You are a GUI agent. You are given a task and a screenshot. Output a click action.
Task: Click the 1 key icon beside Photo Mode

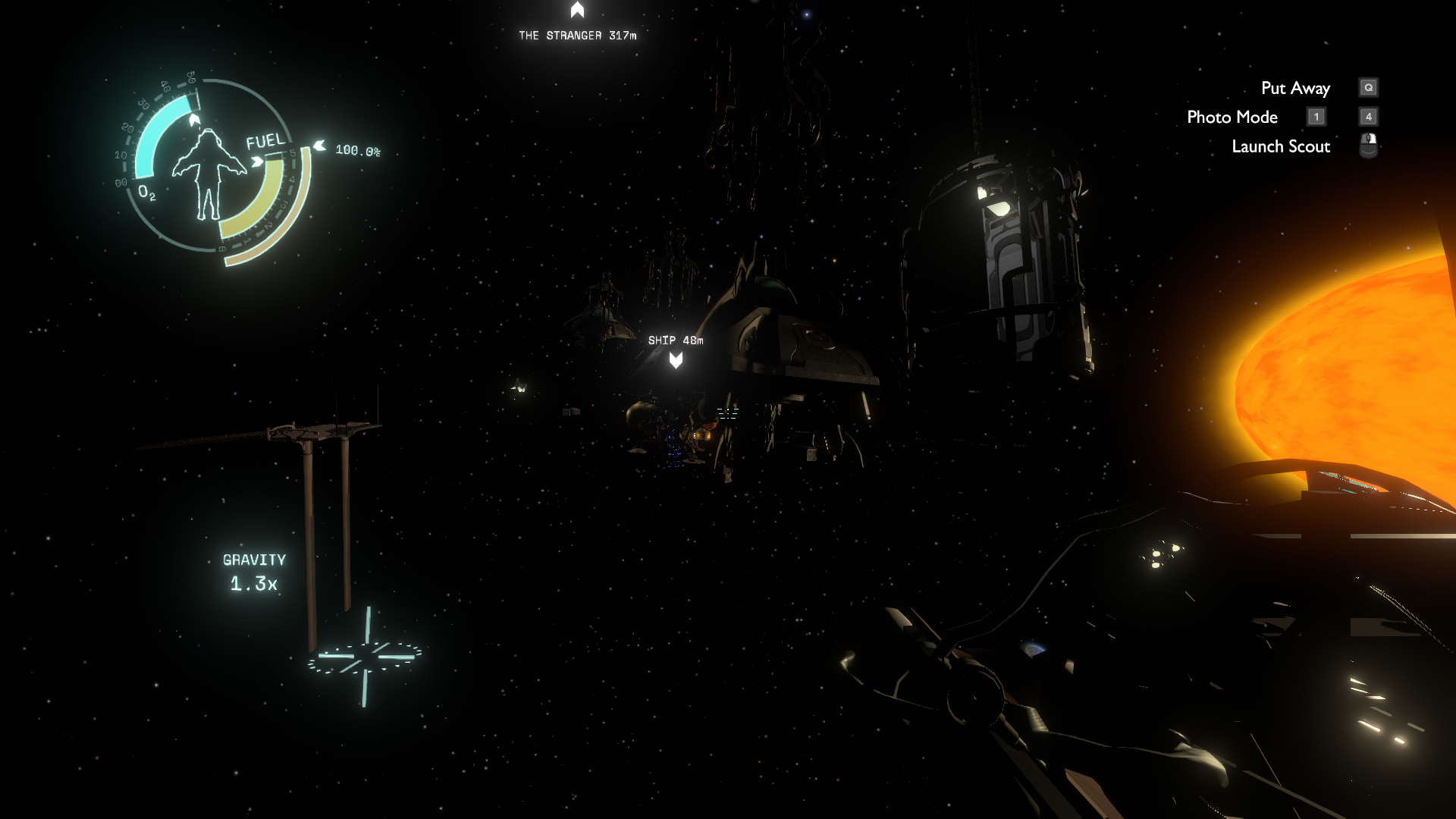[1316, 117]
